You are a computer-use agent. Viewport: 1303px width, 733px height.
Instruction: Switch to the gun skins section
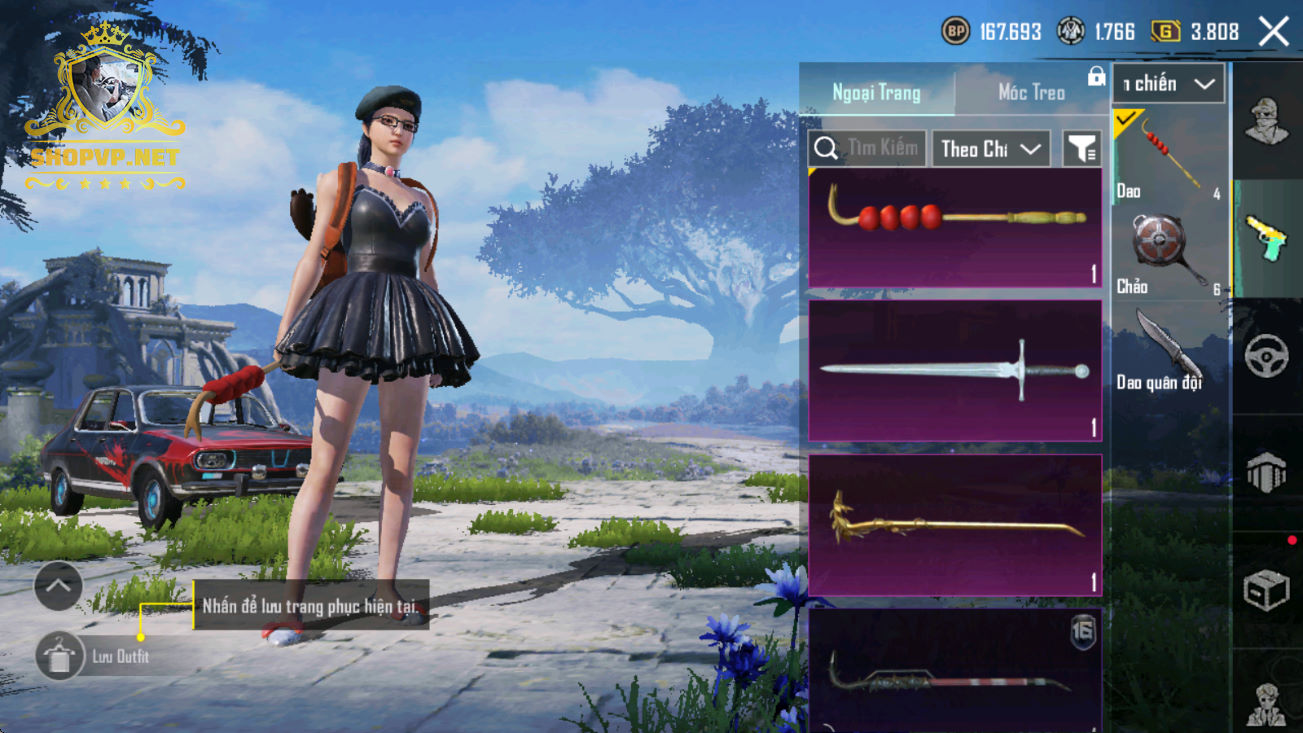pyautogui.click(x=1267, y=240)
